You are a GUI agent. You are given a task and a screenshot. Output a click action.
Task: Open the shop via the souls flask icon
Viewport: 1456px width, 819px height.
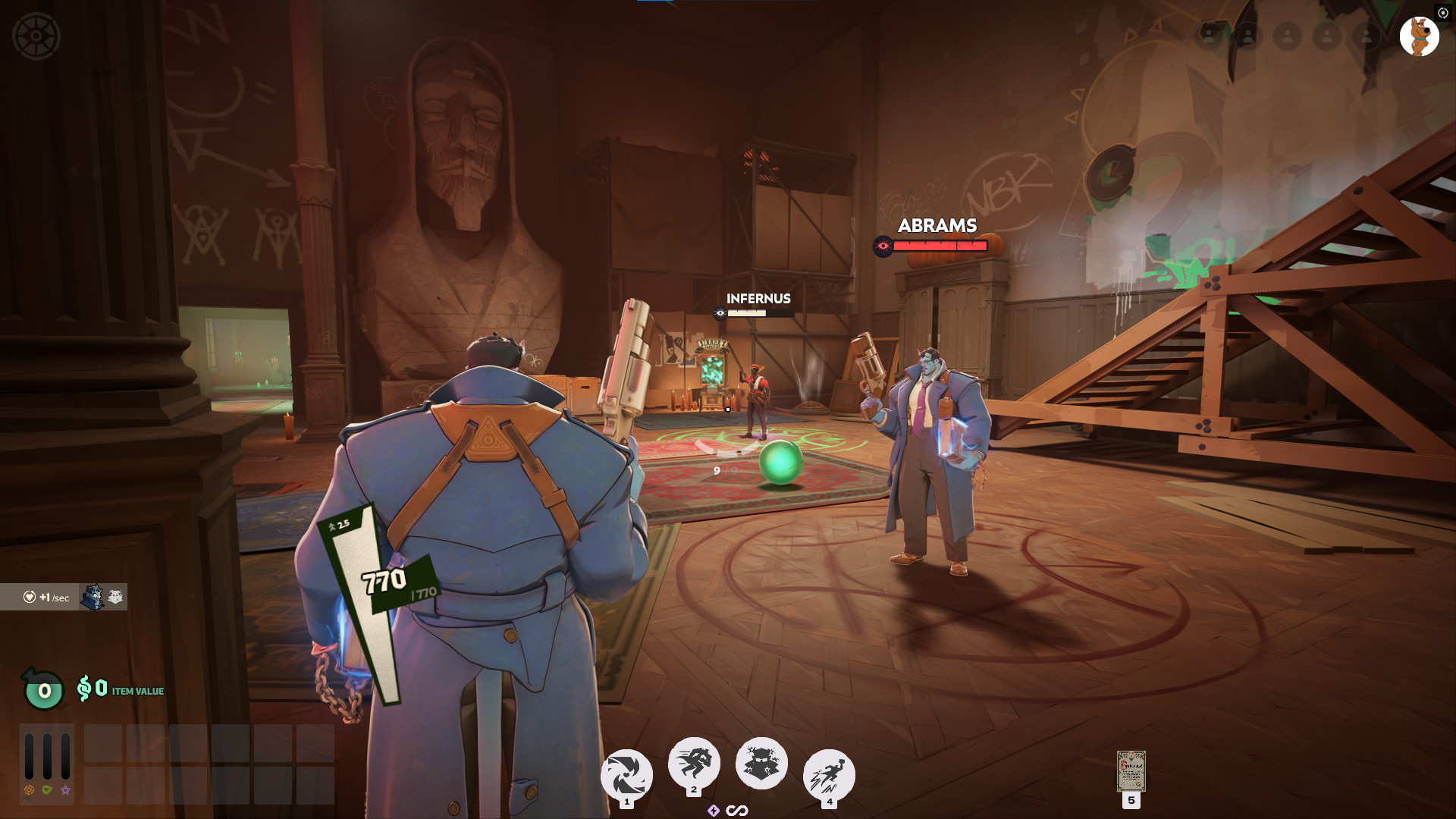44,690
